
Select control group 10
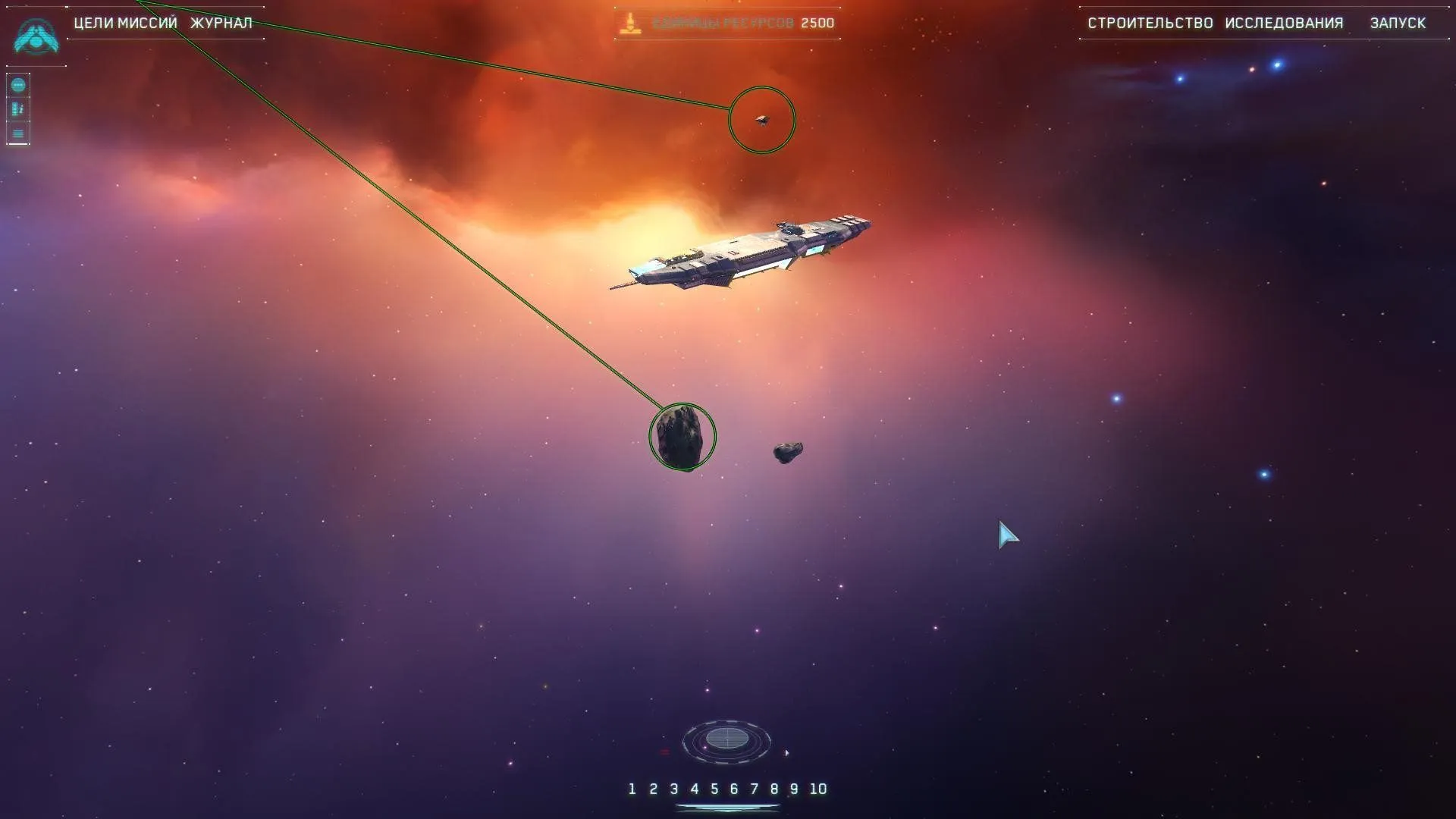tap(817, 789)
